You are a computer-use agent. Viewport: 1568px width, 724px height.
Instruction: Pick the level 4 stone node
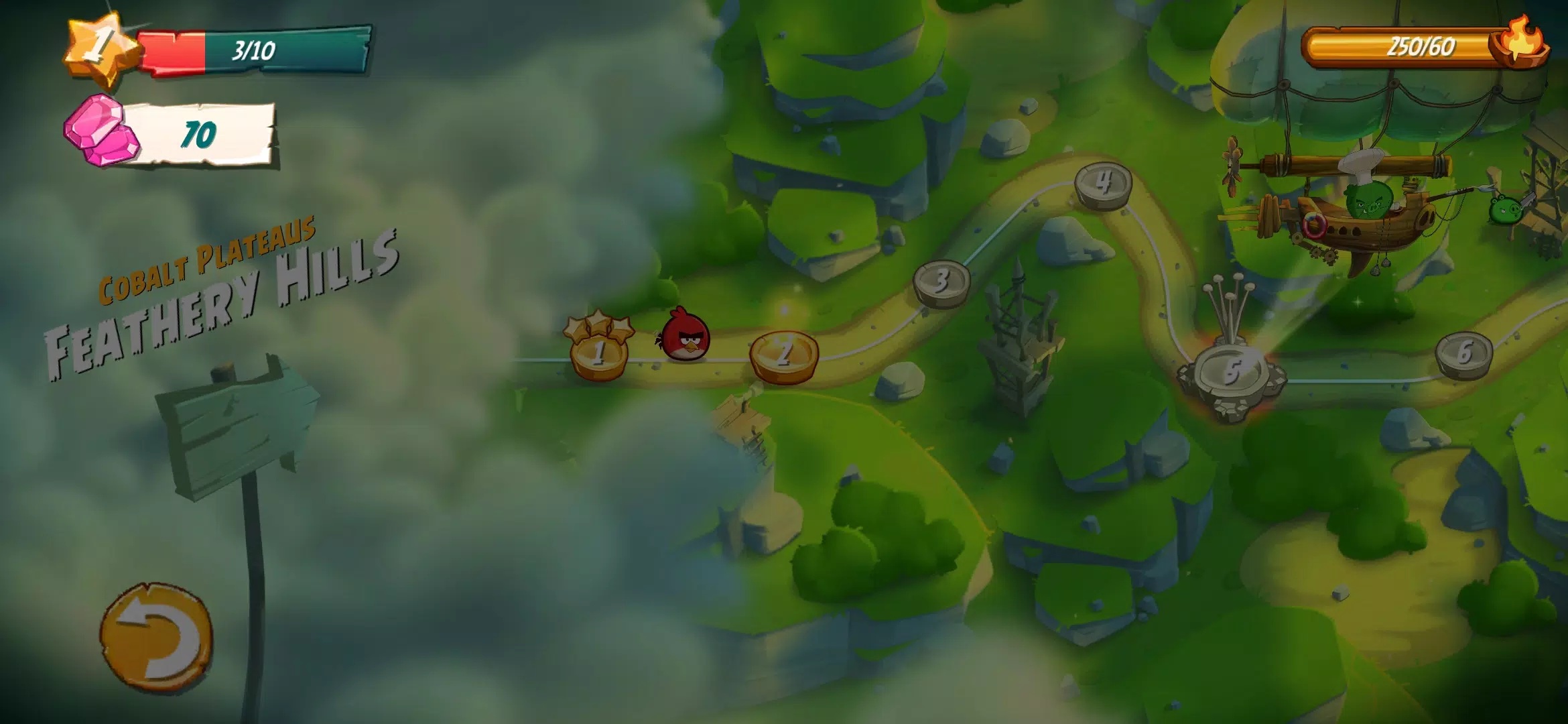tap(1103, 183)
